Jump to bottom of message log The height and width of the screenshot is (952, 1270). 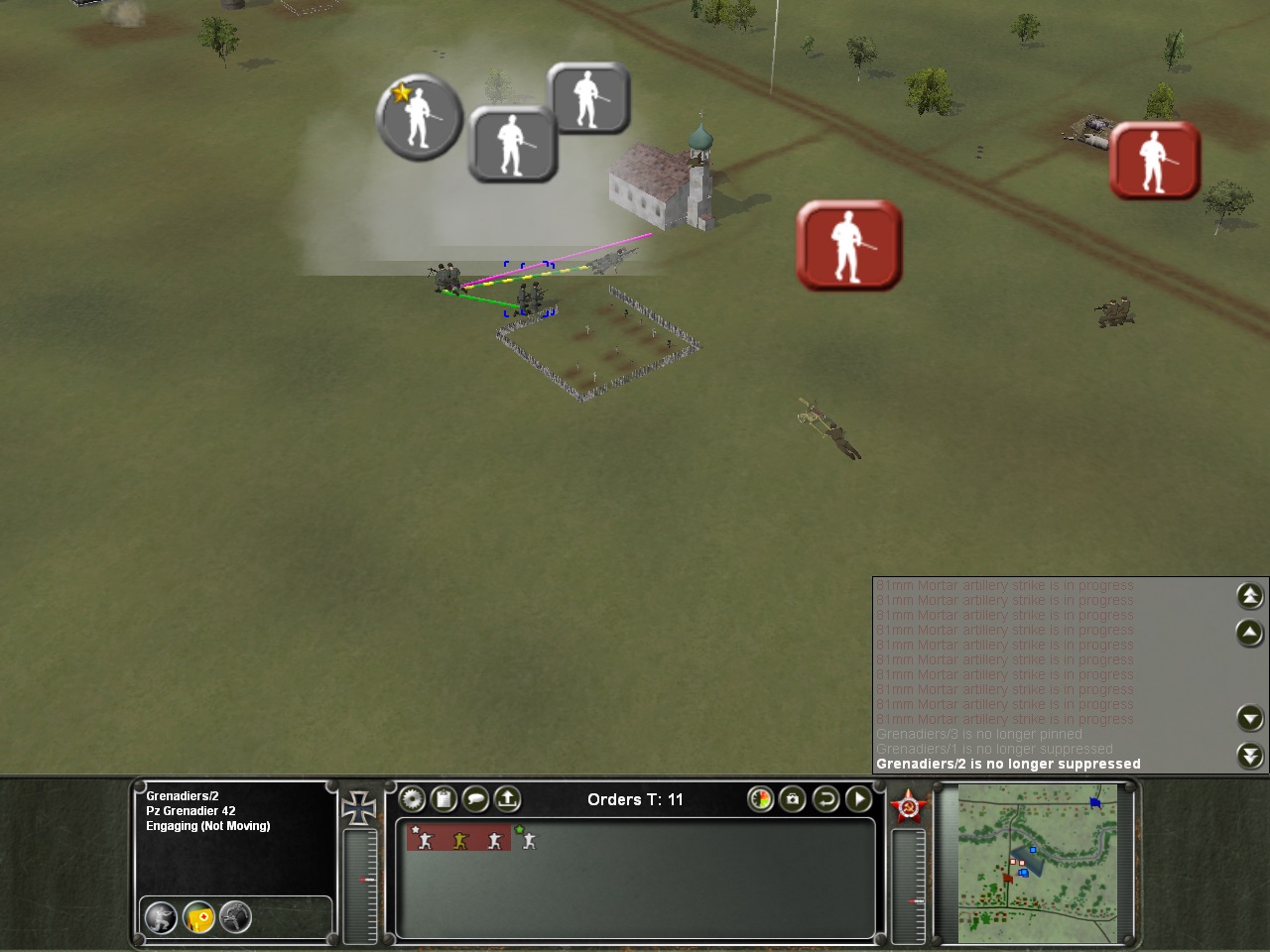coord(1249,756)
